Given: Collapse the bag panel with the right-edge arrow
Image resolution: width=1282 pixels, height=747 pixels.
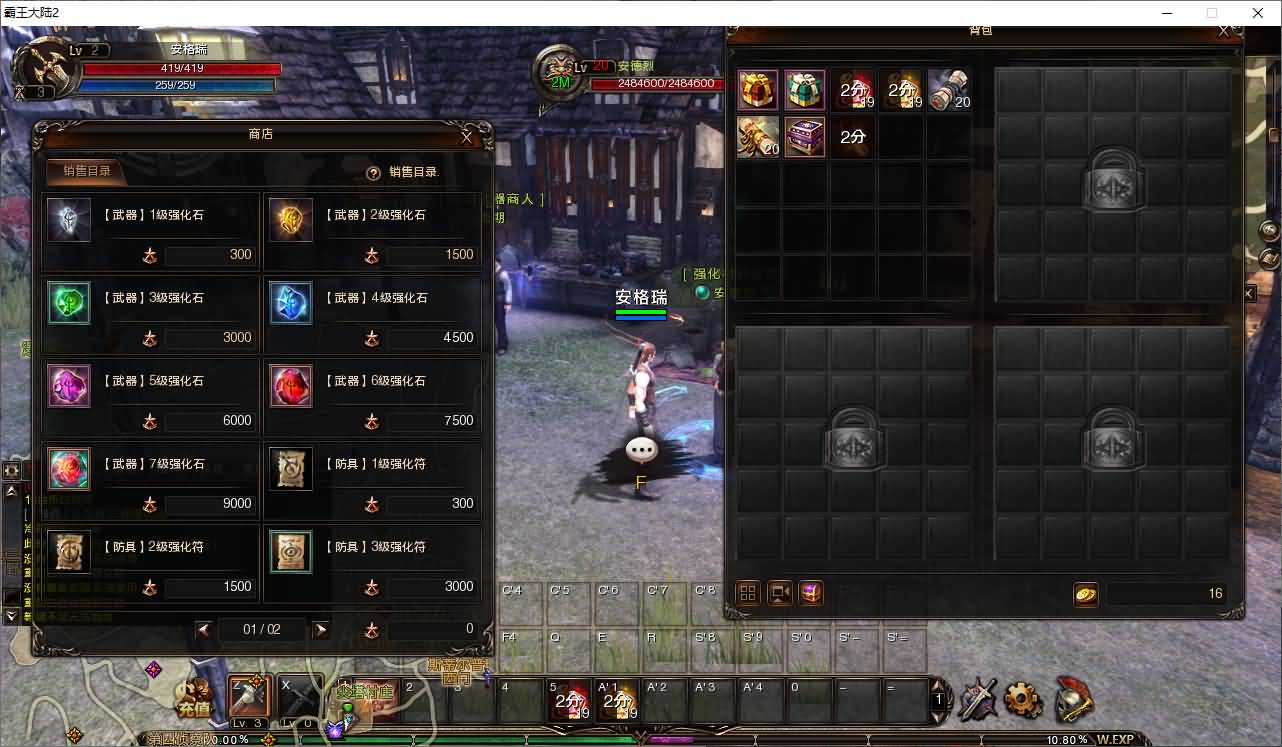Looking at the screenshot, I should click(1247, 293).
